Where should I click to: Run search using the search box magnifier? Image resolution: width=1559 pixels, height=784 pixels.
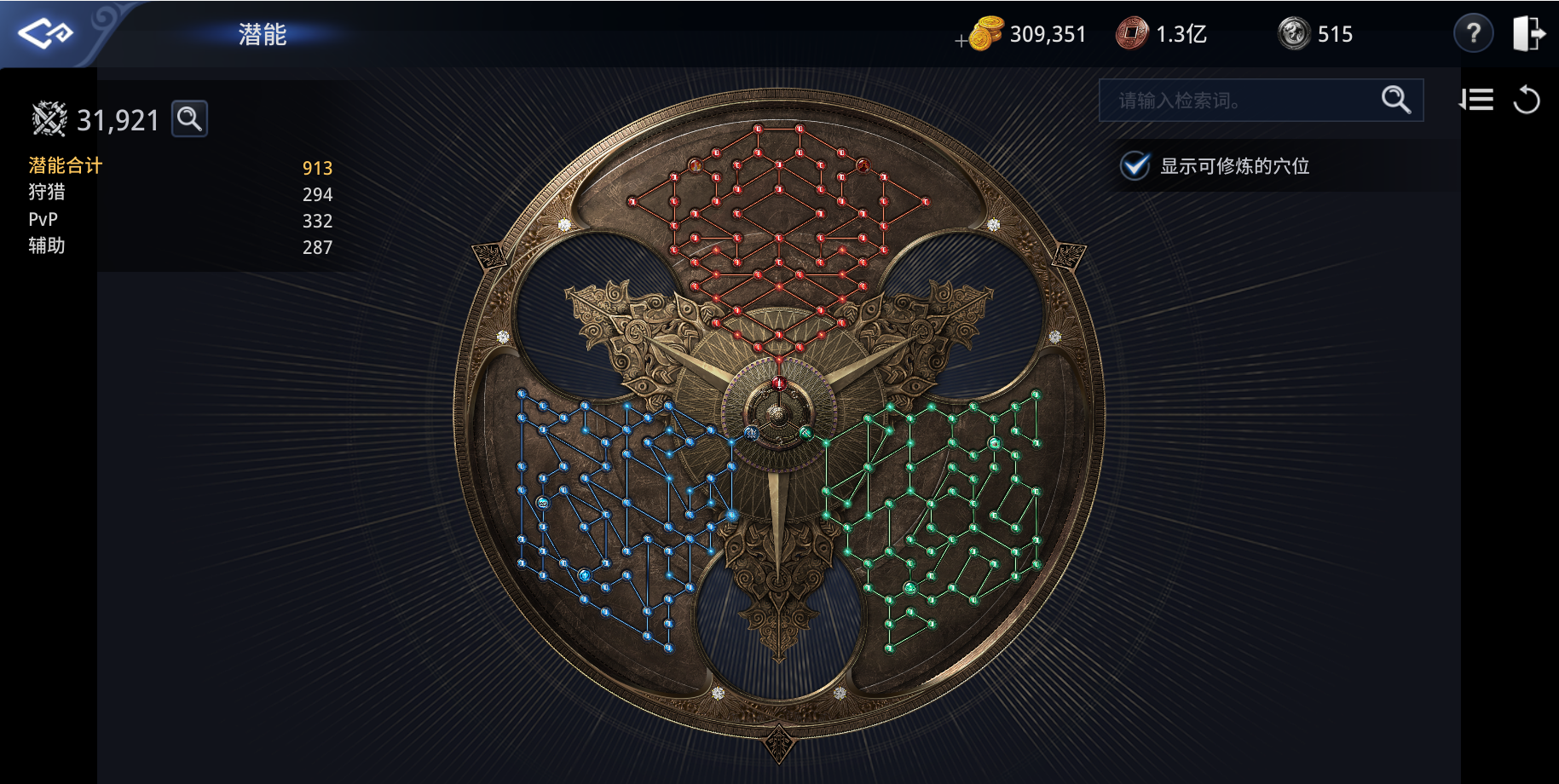coord(1395,100)
